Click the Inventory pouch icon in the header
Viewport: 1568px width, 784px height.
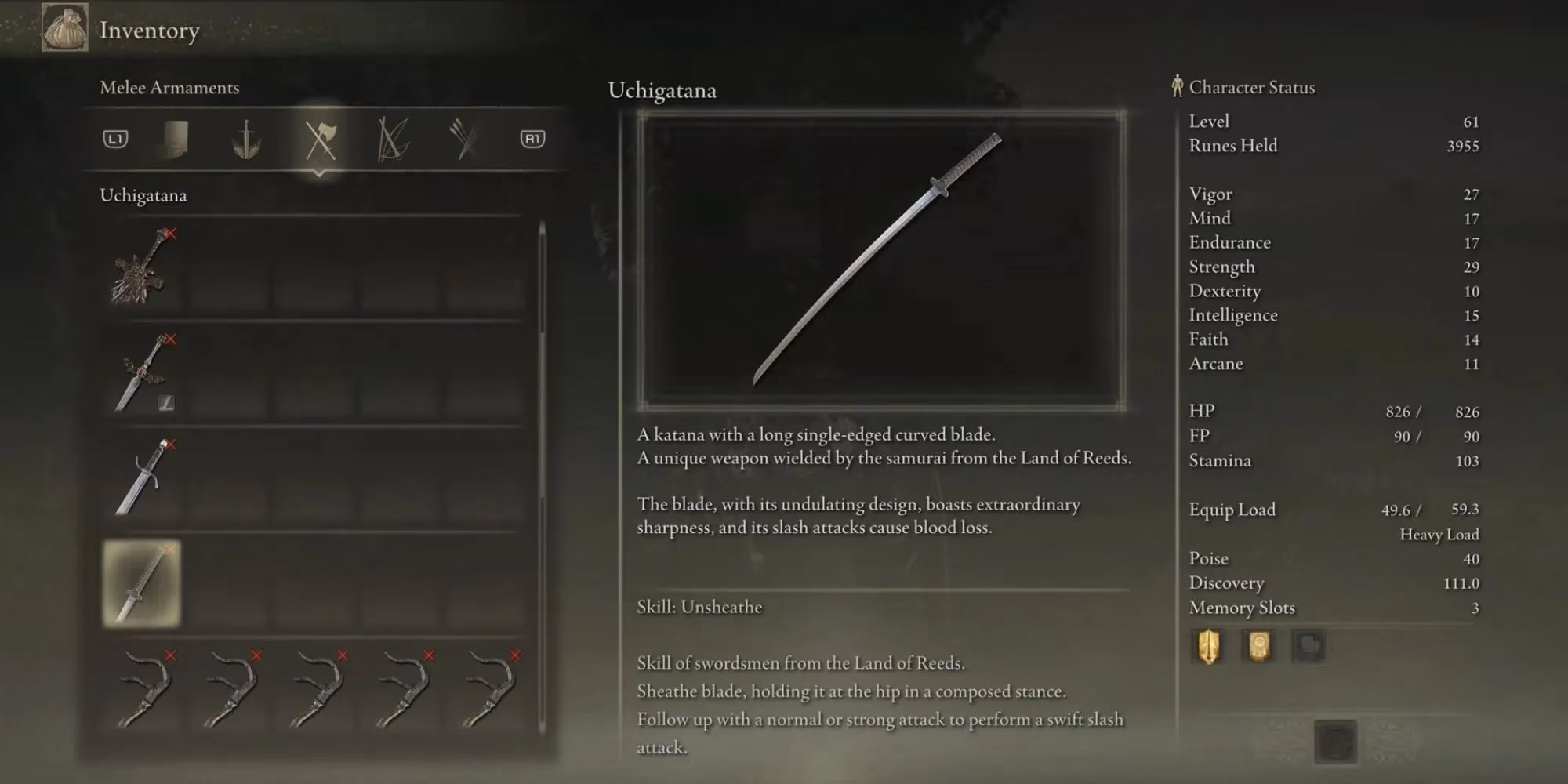tap(65, 30)
